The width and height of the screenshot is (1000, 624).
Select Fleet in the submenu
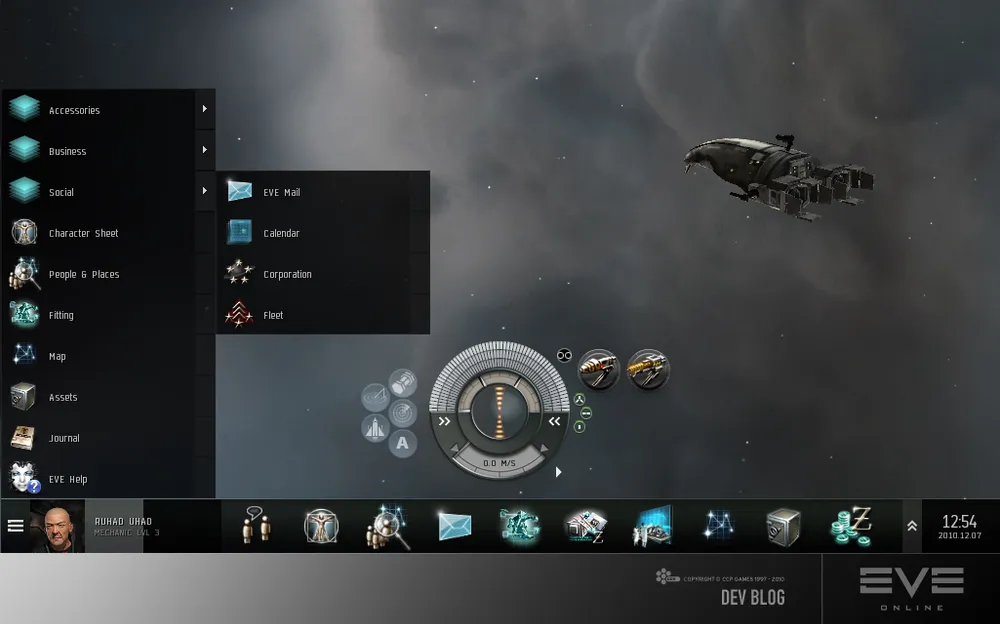pyautogui.click(x=273, y=315)
